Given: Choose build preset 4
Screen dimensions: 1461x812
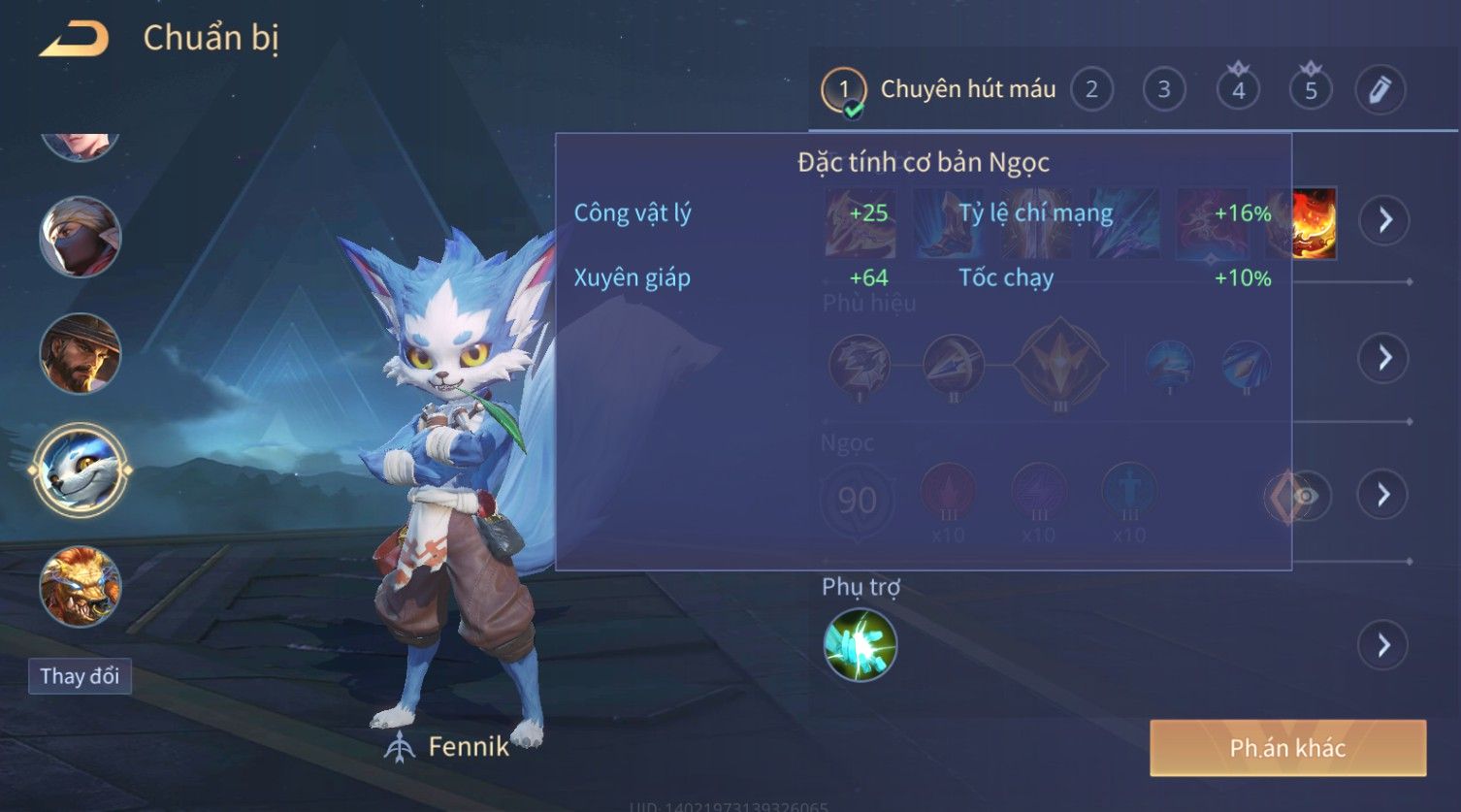Looking at the screenshot, I should coord(1238,90).
